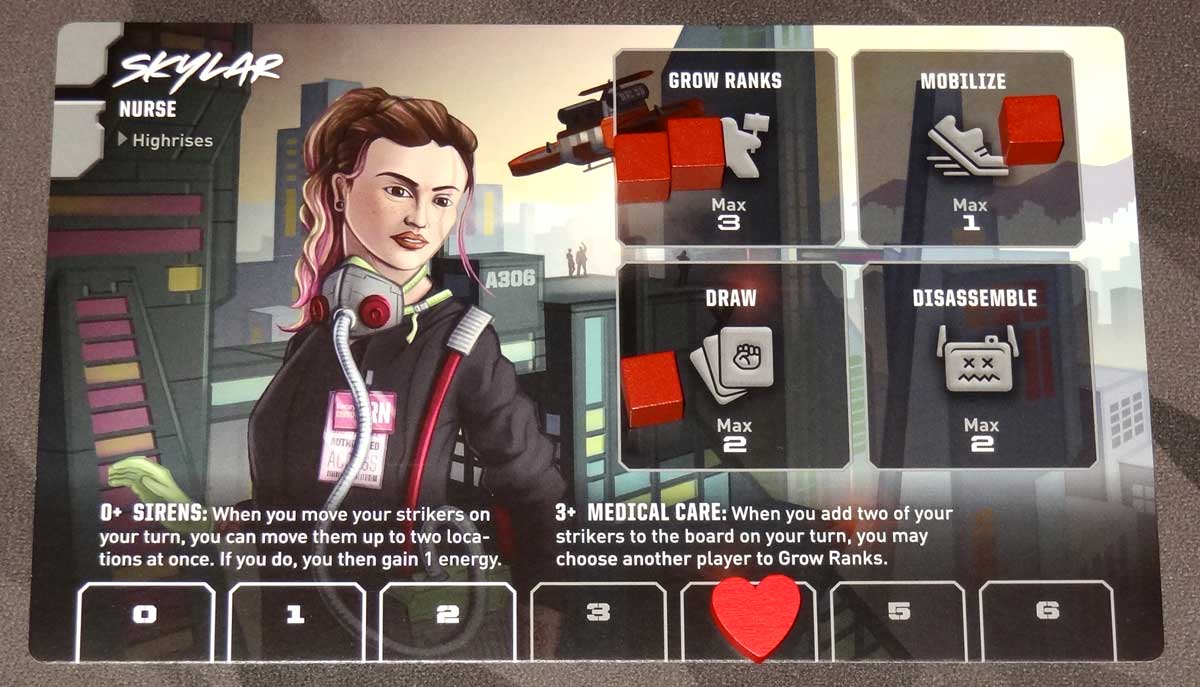
Task: Choose track space numbered 5
Action: 898,613
